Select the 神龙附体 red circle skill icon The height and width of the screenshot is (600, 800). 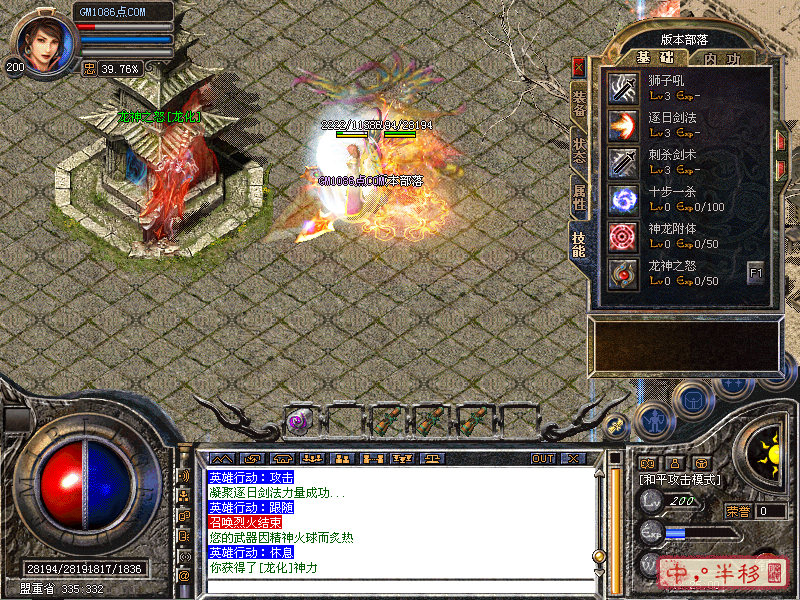coord(624,236)
